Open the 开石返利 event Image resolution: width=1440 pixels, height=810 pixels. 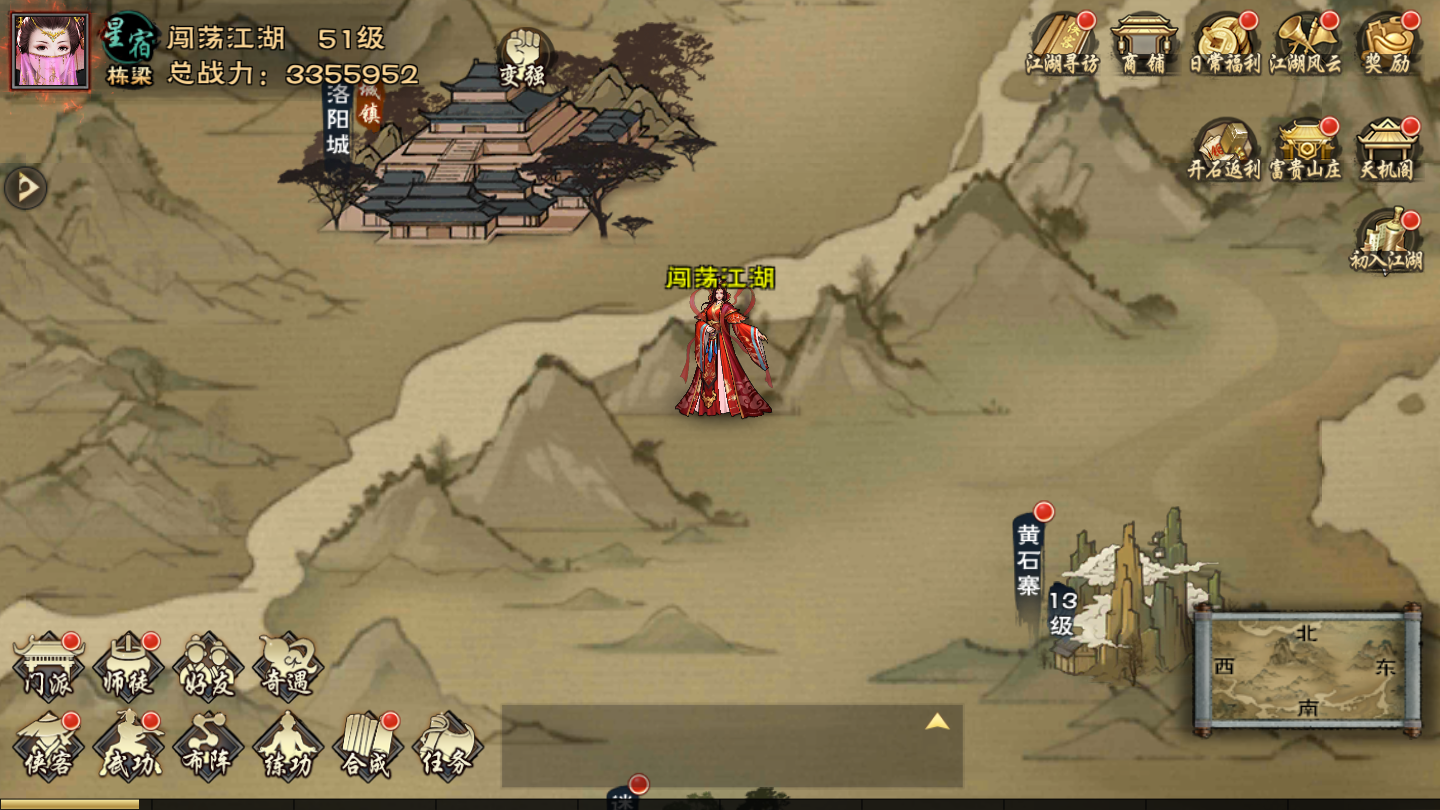point(1224,150)
